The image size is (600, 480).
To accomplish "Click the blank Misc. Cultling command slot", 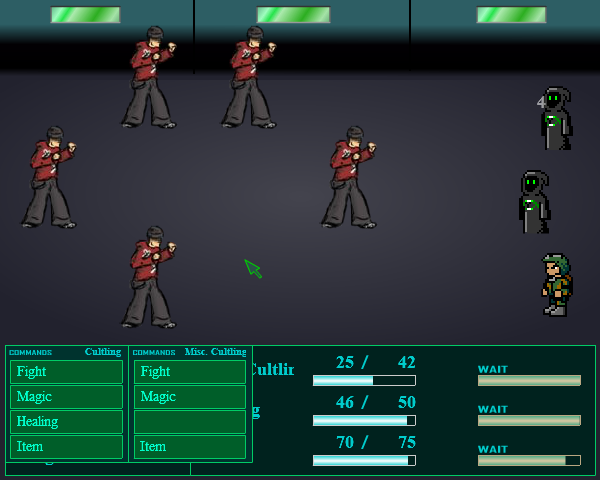I will pos(190,422).
